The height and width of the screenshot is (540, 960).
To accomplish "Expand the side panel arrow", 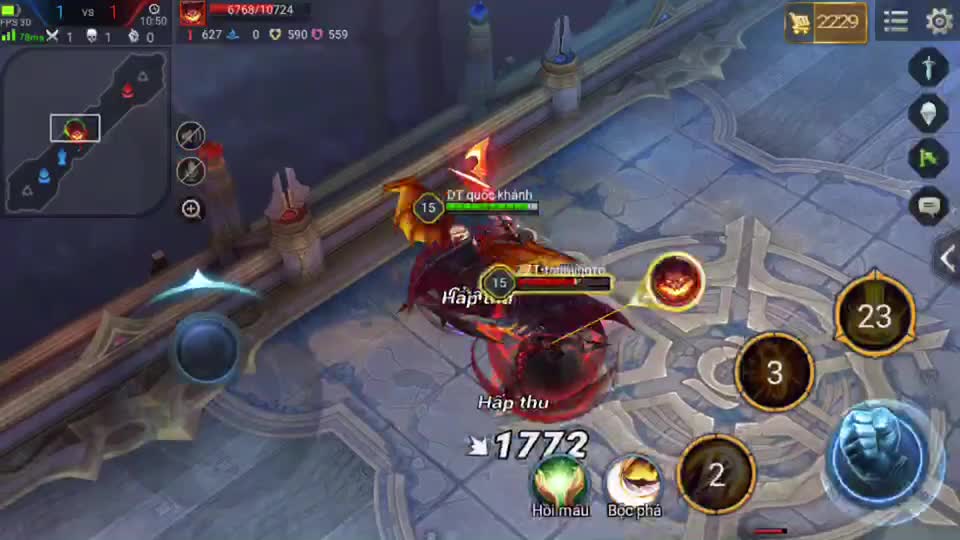I will pyautogui.click(x=947, y=259).
